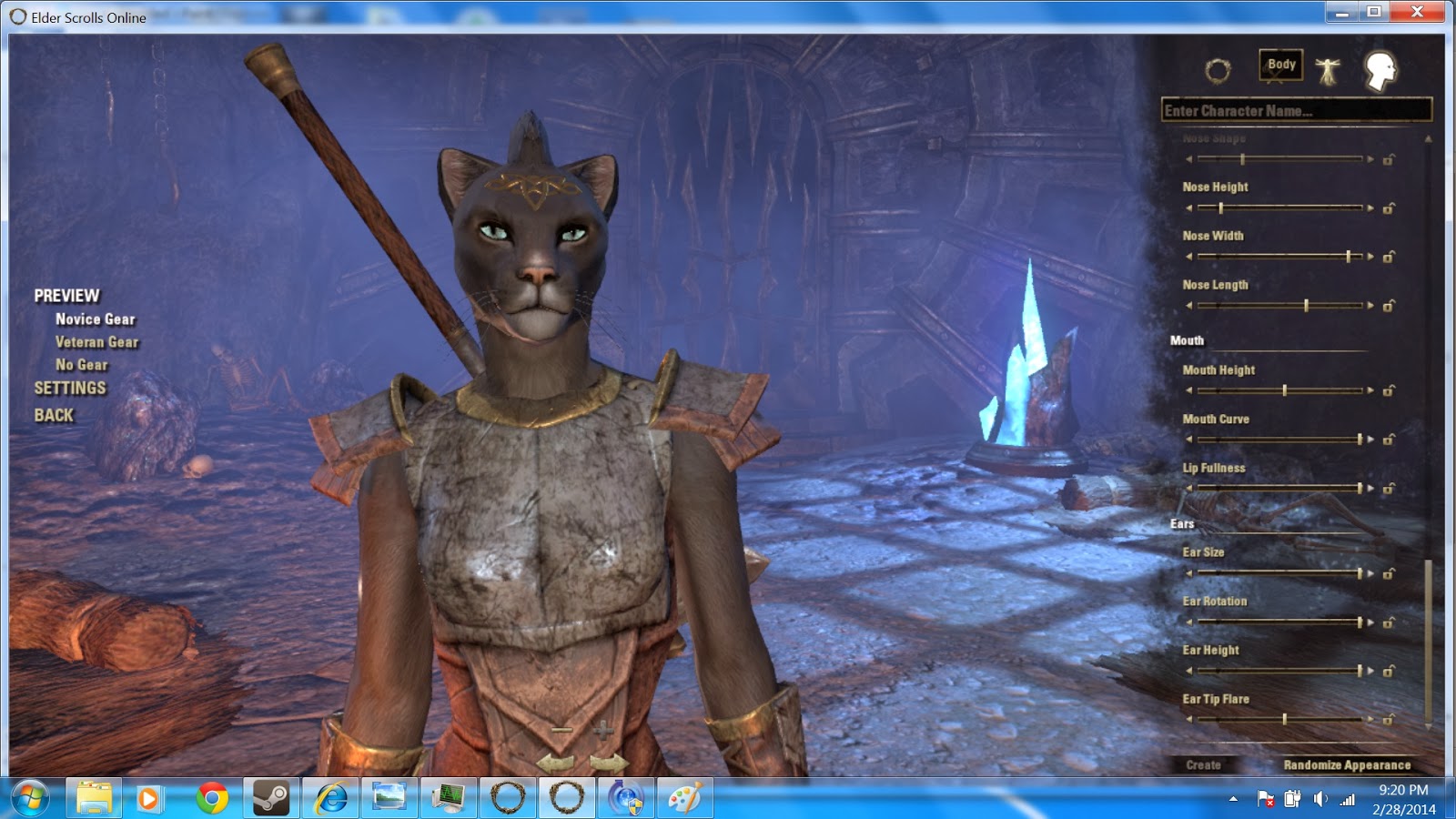The height and width of the screenshot is (819, 1456).
Task: Select the Back option
Action: [x=54, y=414]
